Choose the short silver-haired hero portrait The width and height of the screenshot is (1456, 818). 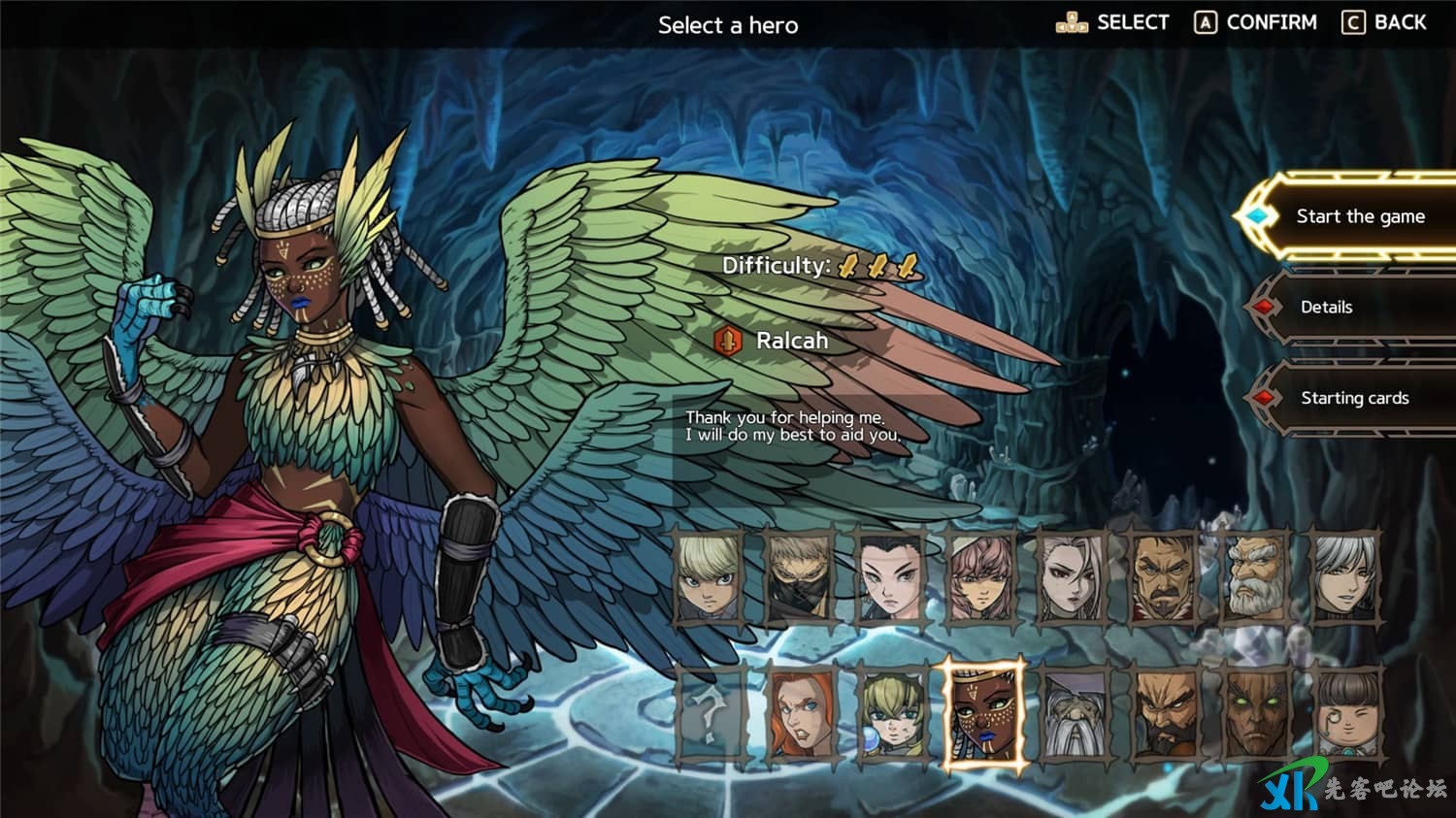[1345, 577]
